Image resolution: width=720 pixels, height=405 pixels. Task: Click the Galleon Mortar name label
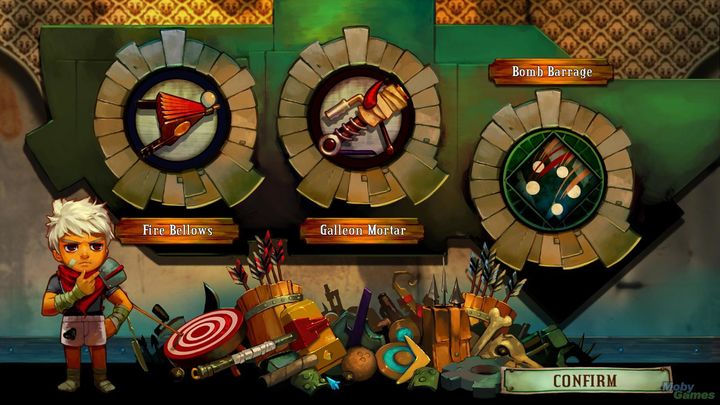(361, 231)
